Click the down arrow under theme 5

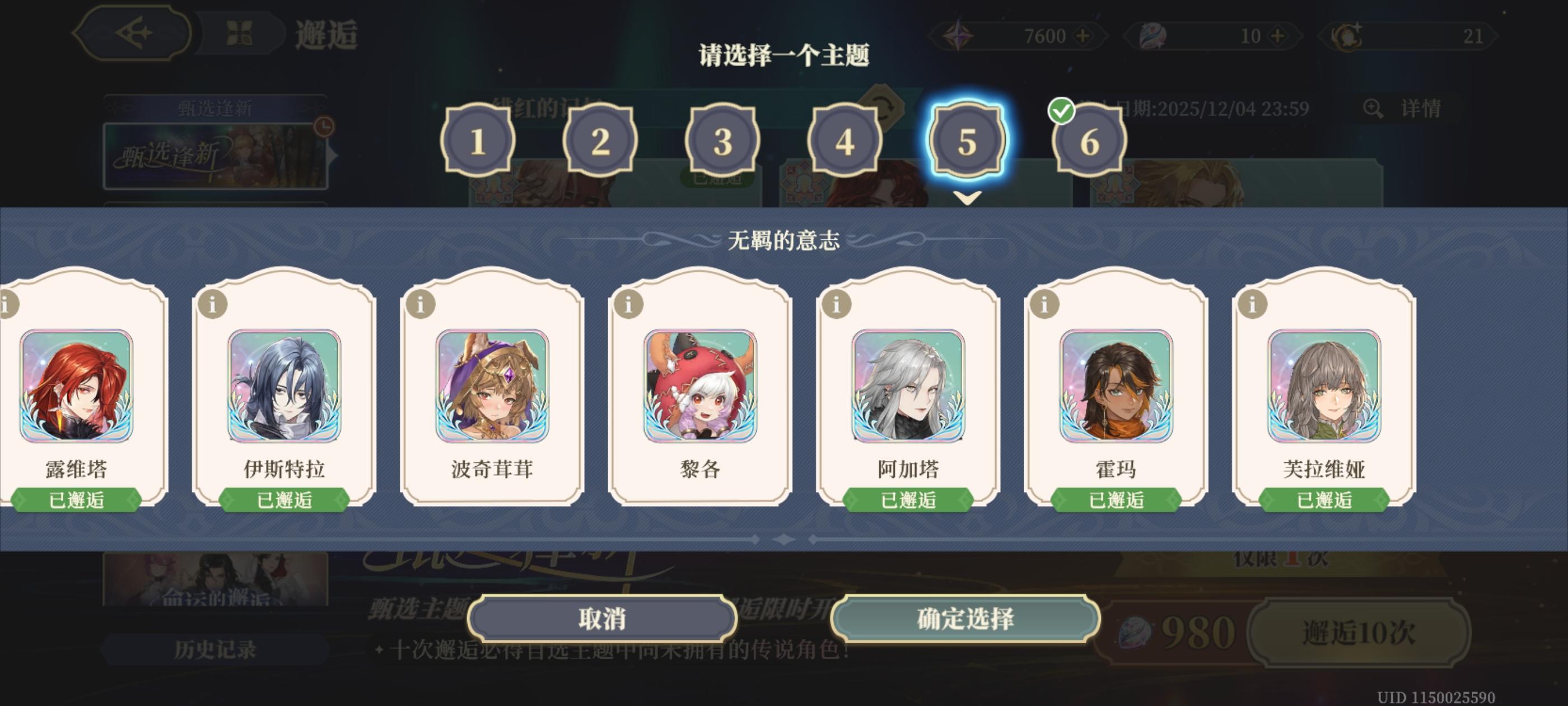(967, 198)
